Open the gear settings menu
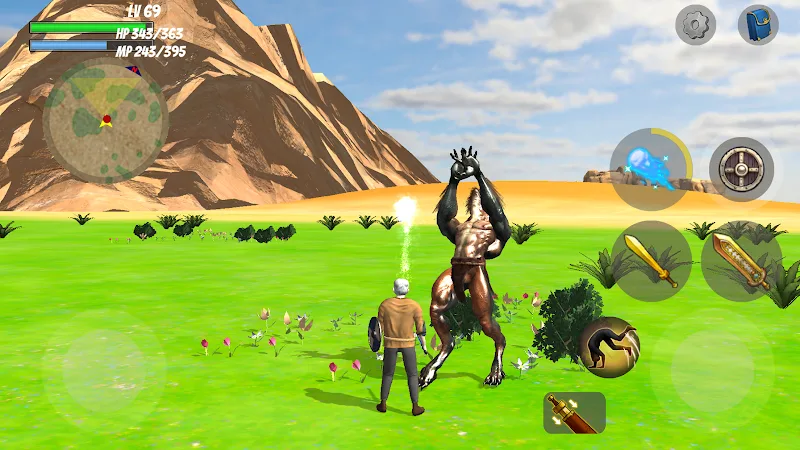 [x=695, y=25]
